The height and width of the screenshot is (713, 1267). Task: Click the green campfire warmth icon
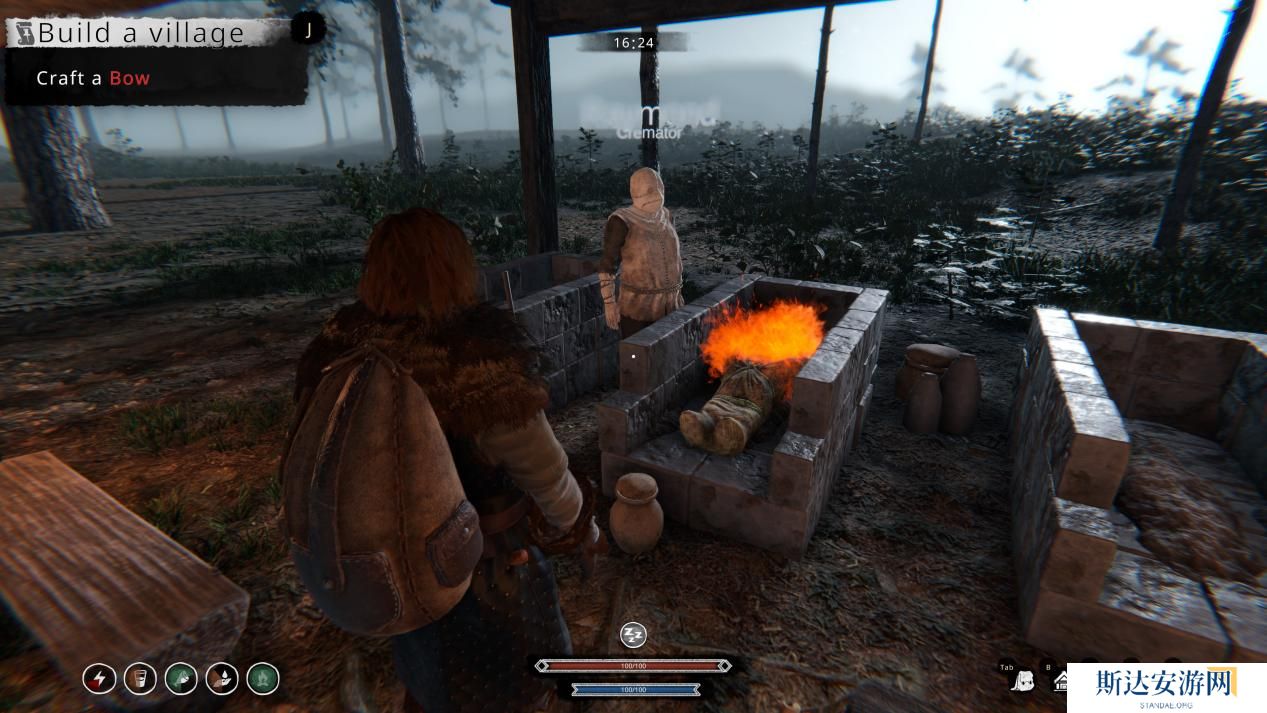pyautogui.click(x=263, y=679)
